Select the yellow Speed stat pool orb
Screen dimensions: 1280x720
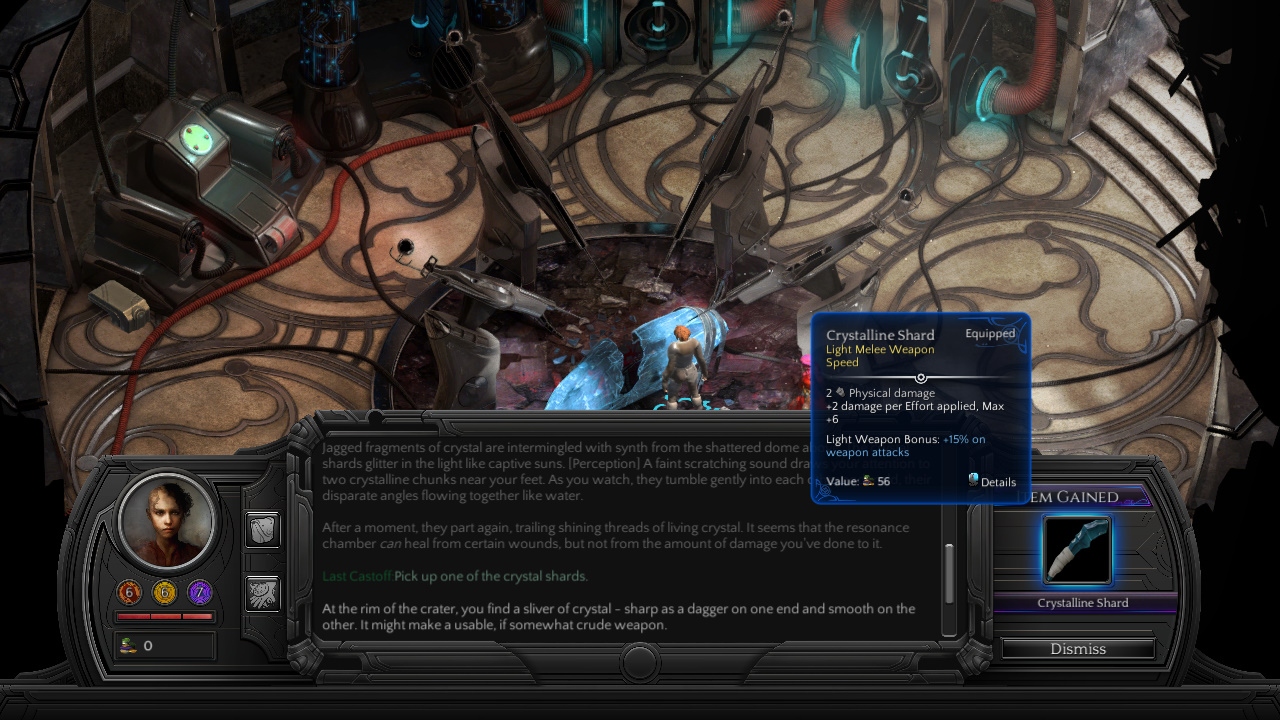point(164,593)
